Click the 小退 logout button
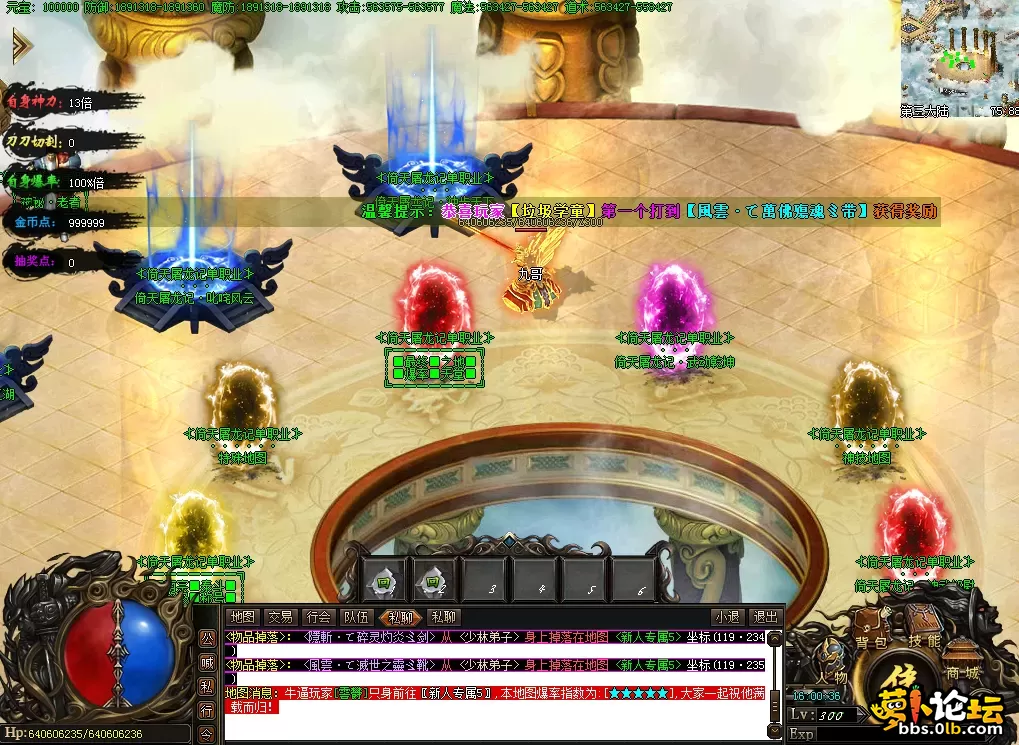The image size is (1019, 745). (x=727, y=617)
